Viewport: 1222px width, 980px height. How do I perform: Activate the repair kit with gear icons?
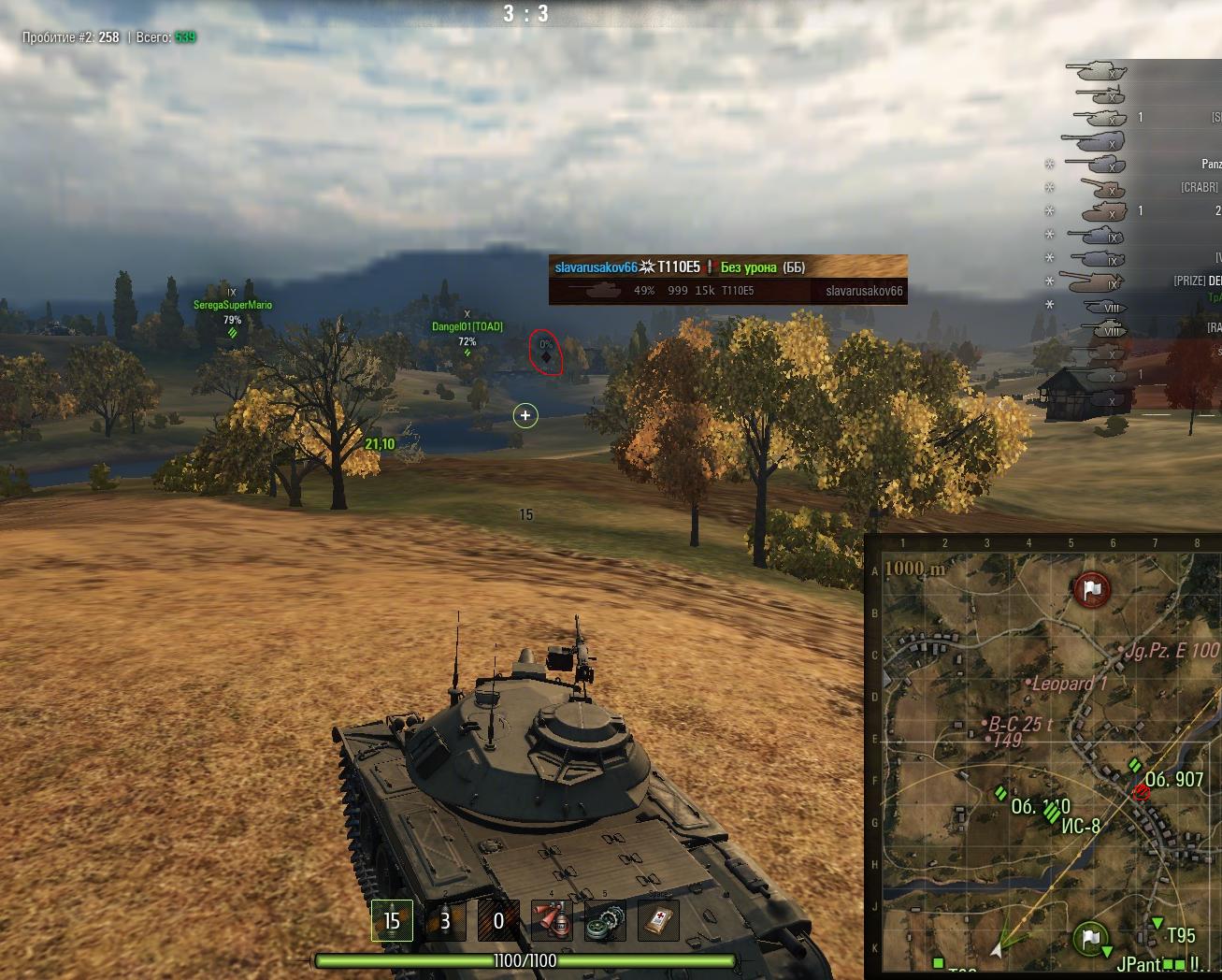(x=605, y=921)
